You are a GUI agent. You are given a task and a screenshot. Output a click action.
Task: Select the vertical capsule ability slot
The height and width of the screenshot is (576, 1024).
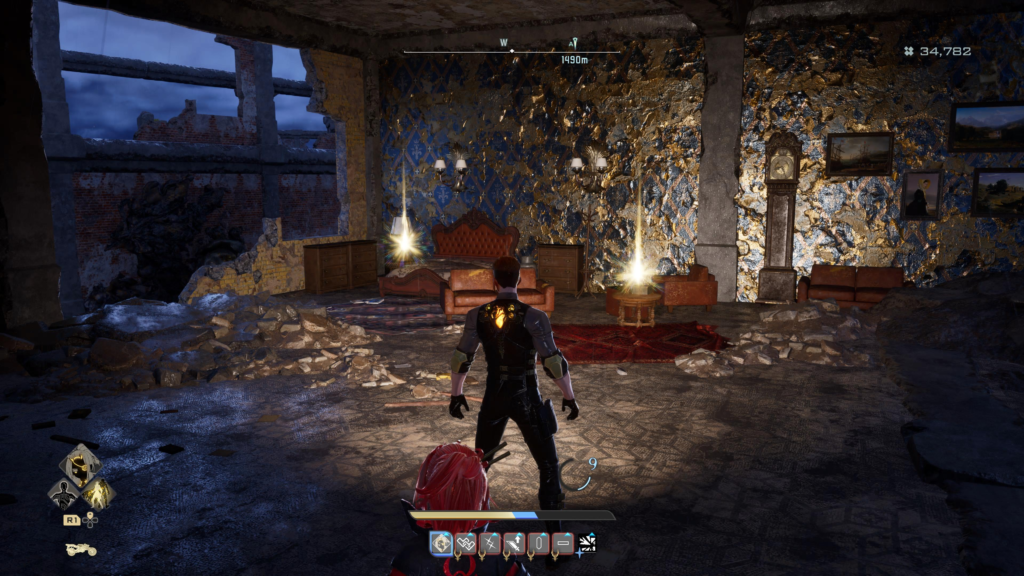click(x=538, y=543)
